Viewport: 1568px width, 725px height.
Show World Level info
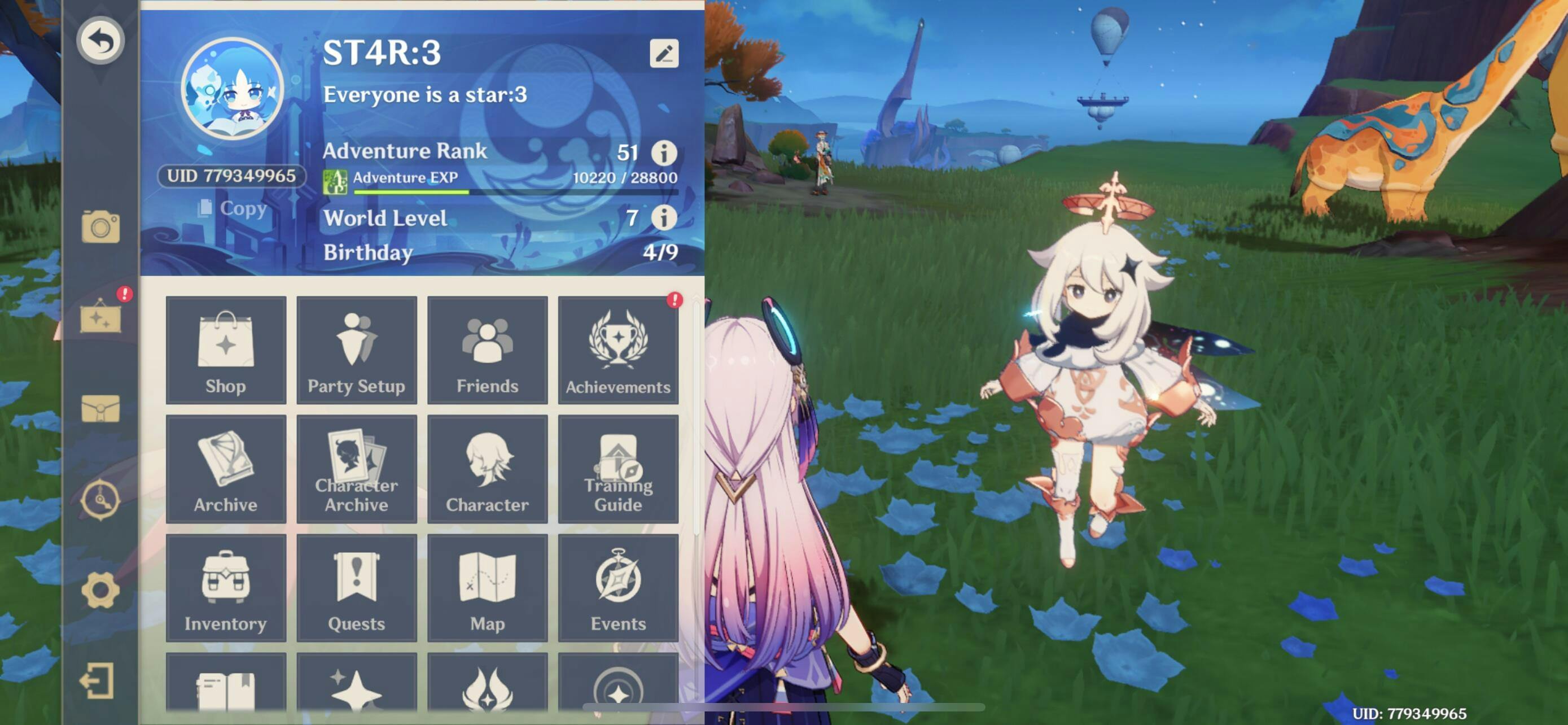pos(663,217)
